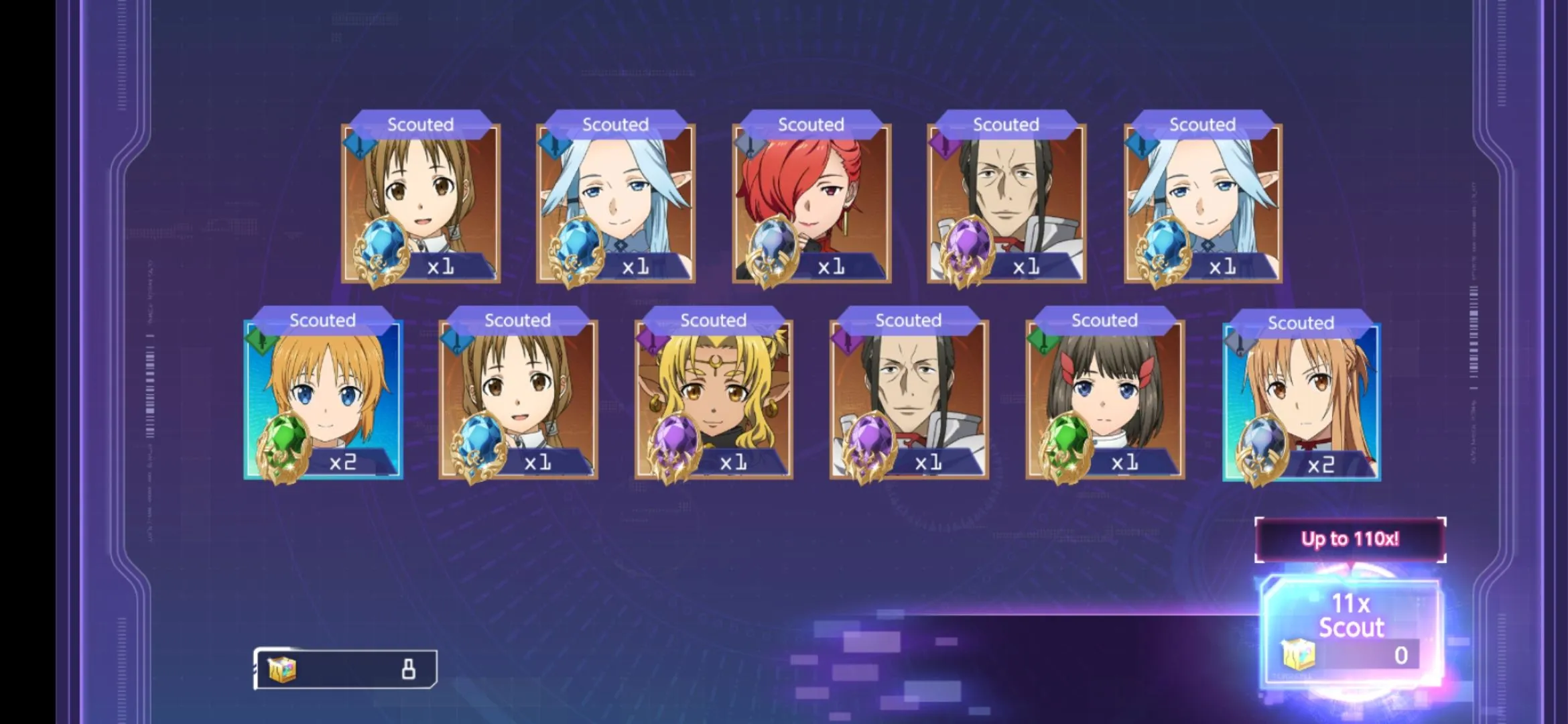Select the red-haired character card
Viewport: 1568px width, 724px height.
tap(811, 202)
